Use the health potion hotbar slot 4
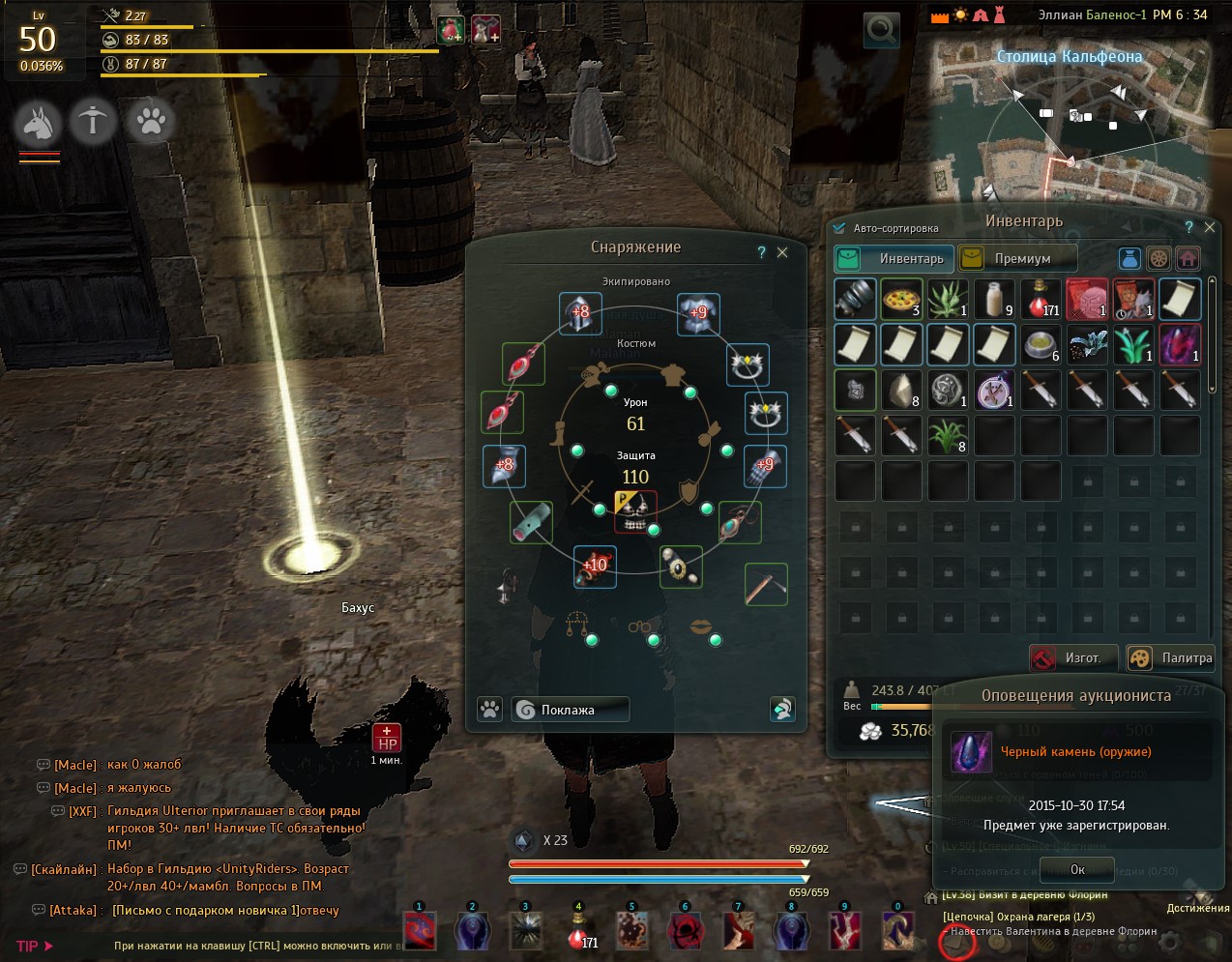 click(579, 932)
